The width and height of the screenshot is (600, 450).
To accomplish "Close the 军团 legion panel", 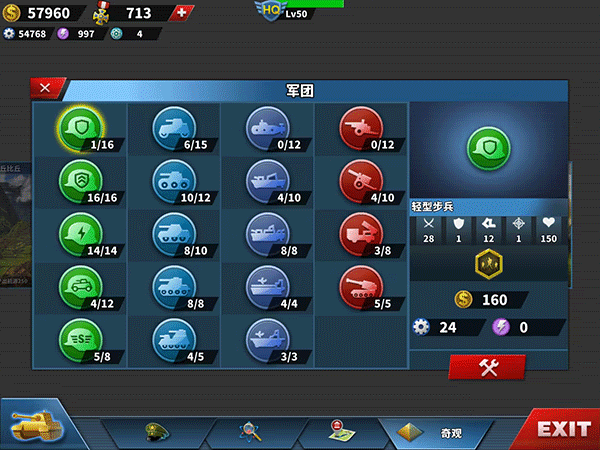I will pos(46,88).
